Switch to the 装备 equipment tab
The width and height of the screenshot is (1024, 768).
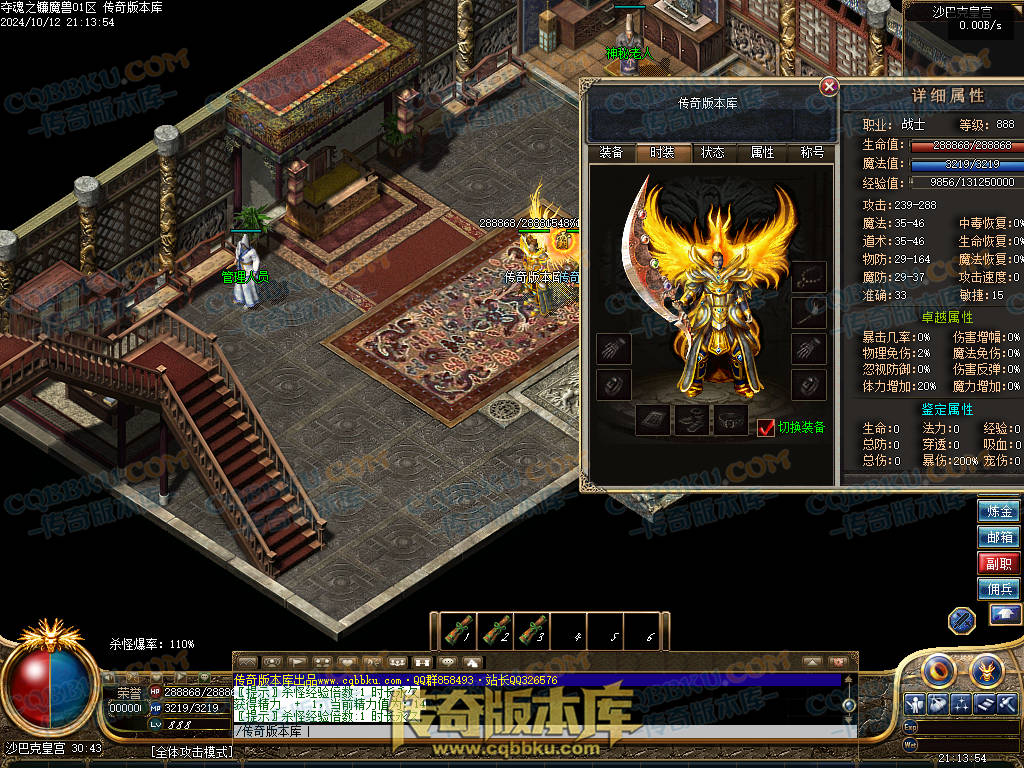pyautogui.click(x=611, y=153)
